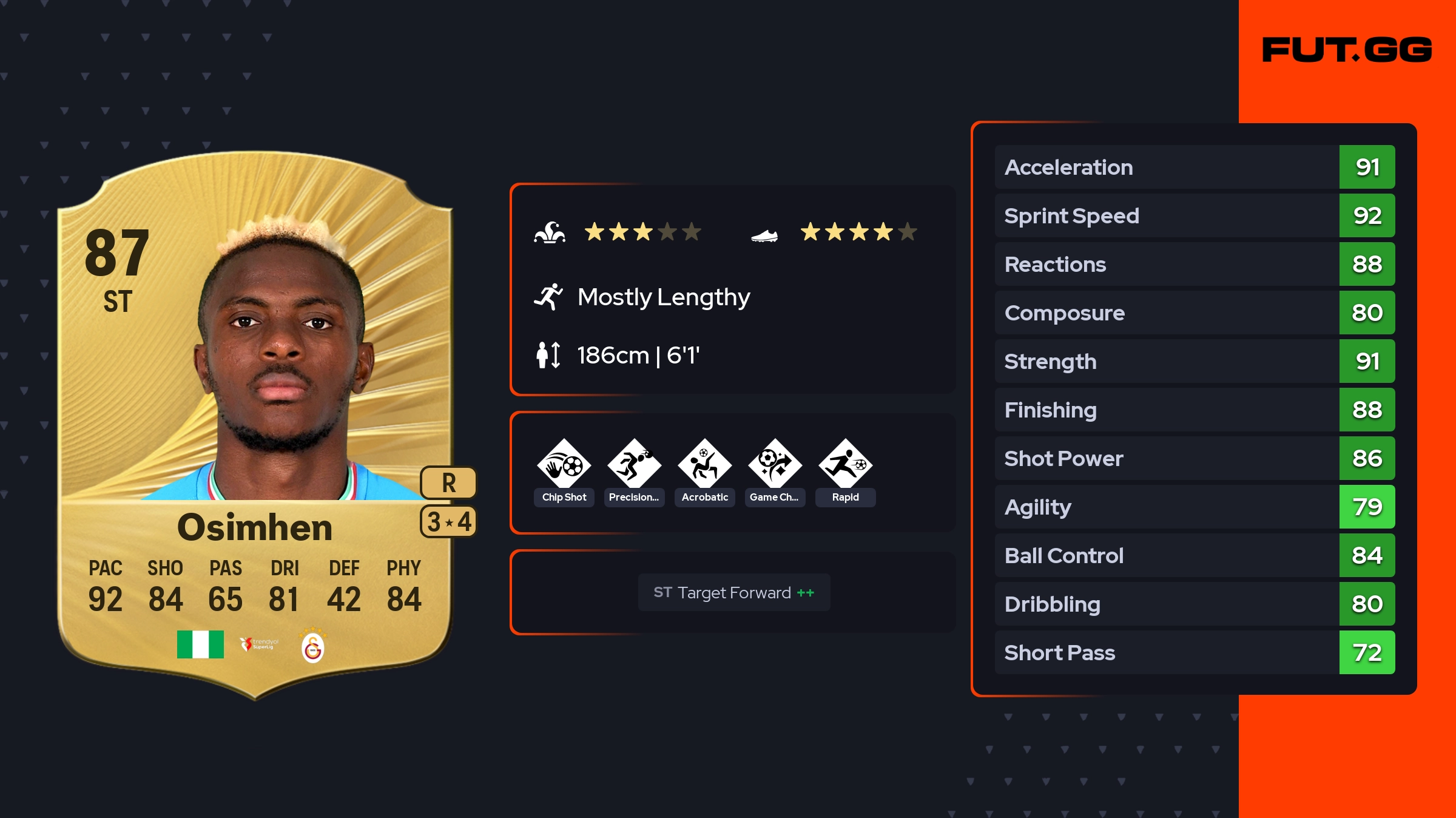Open the FUT.GG logo
Image resolution: width=1456 pixels, height=818 pixels.
pyautogui.click(x=1347, y=50)
